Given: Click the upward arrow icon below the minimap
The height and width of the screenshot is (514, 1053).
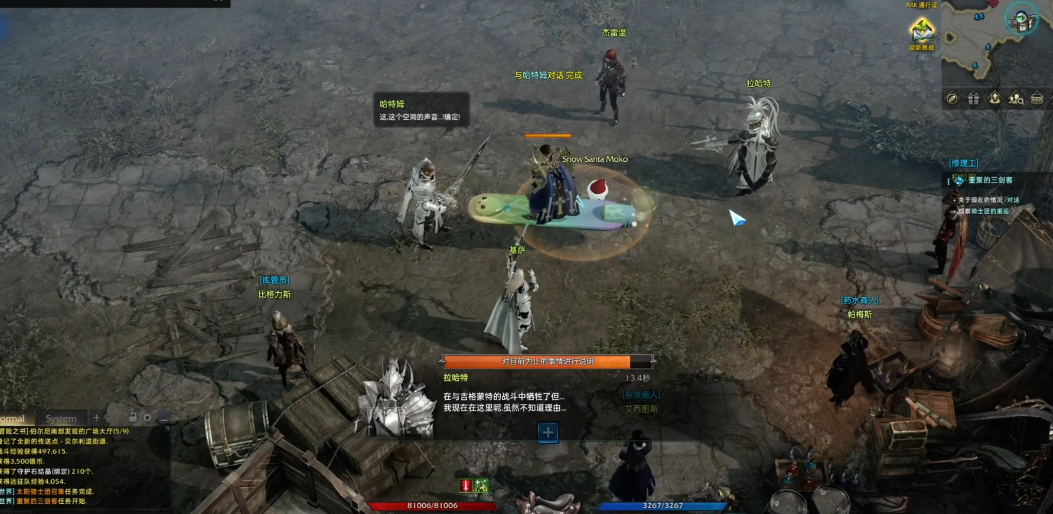Looking at the screenshot, I should pos(995,98).
